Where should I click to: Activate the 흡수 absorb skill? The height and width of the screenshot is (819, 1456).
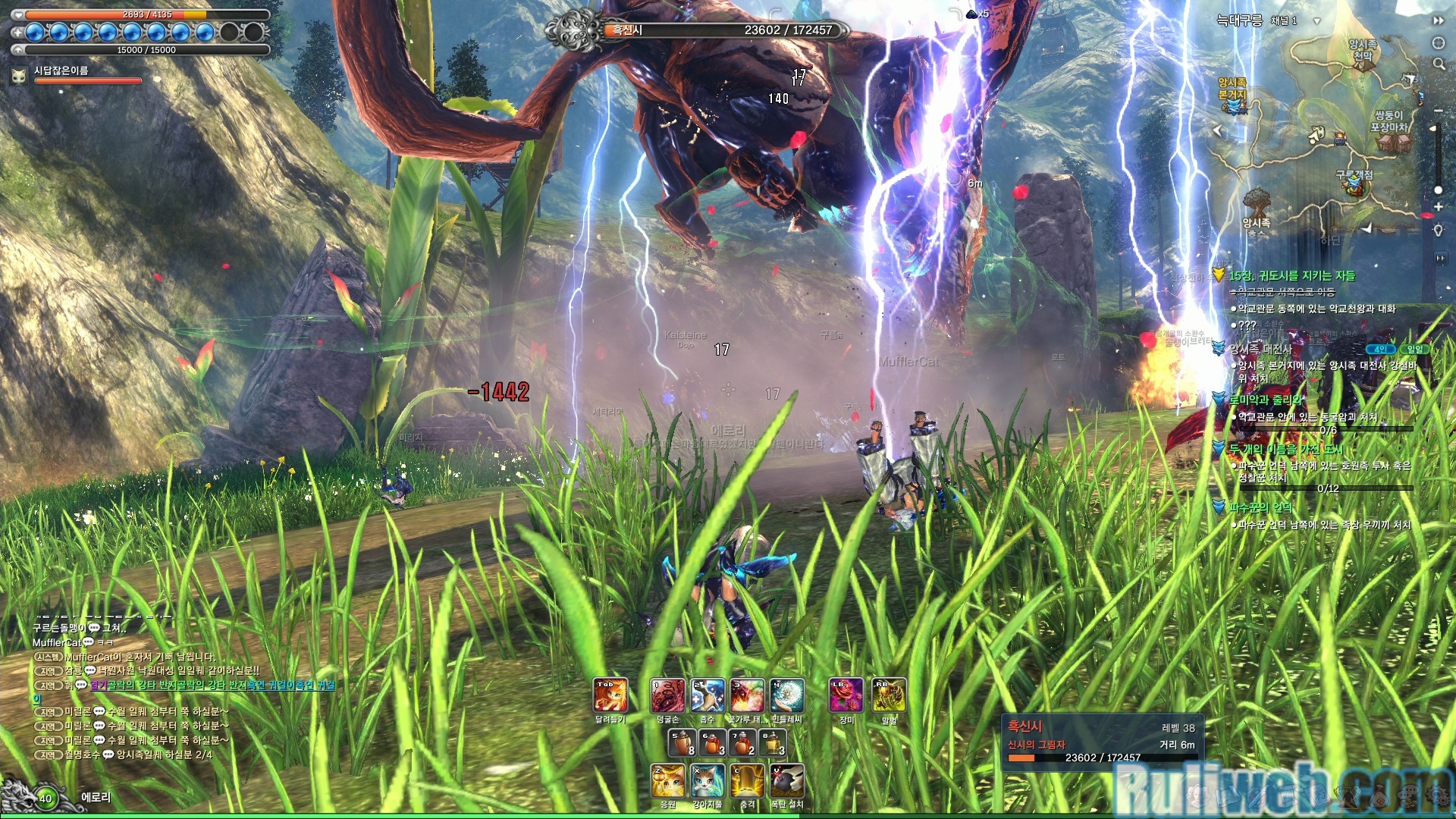click(708, 695)
